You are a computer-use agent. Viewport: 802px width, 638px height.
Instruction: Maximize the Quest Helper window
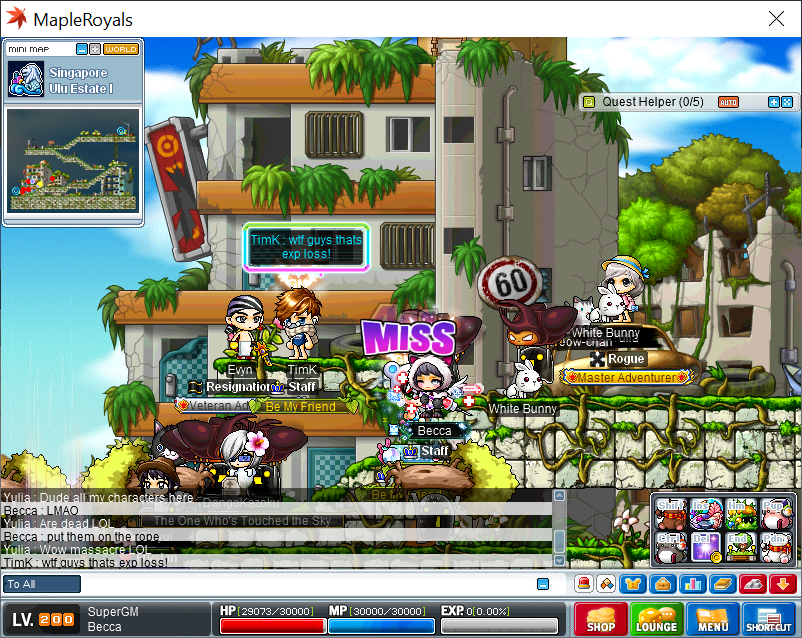pyautogui.click(x=786, y=102)
